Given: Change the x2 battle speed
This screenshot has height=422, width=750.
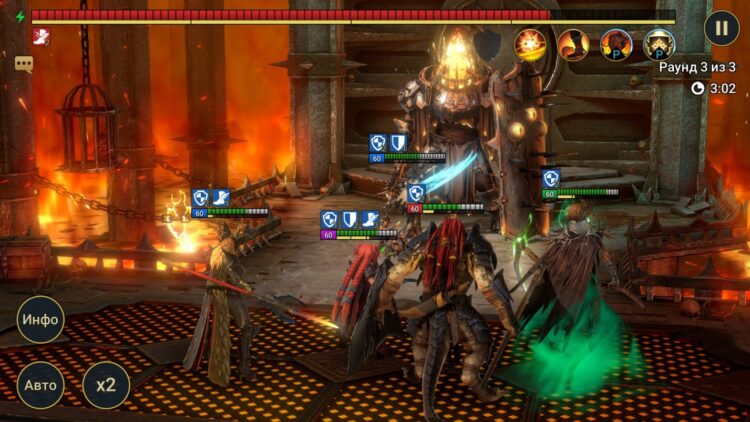Looking at the screenshot, I should coord(106,385).
